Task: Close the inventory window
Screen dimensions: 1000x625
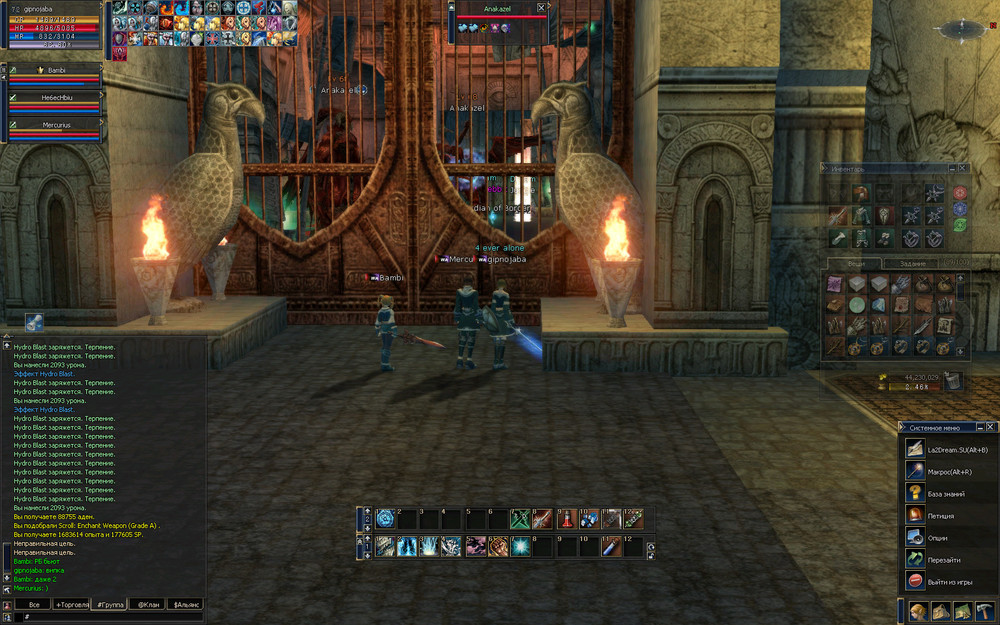Action: point(962,168)
